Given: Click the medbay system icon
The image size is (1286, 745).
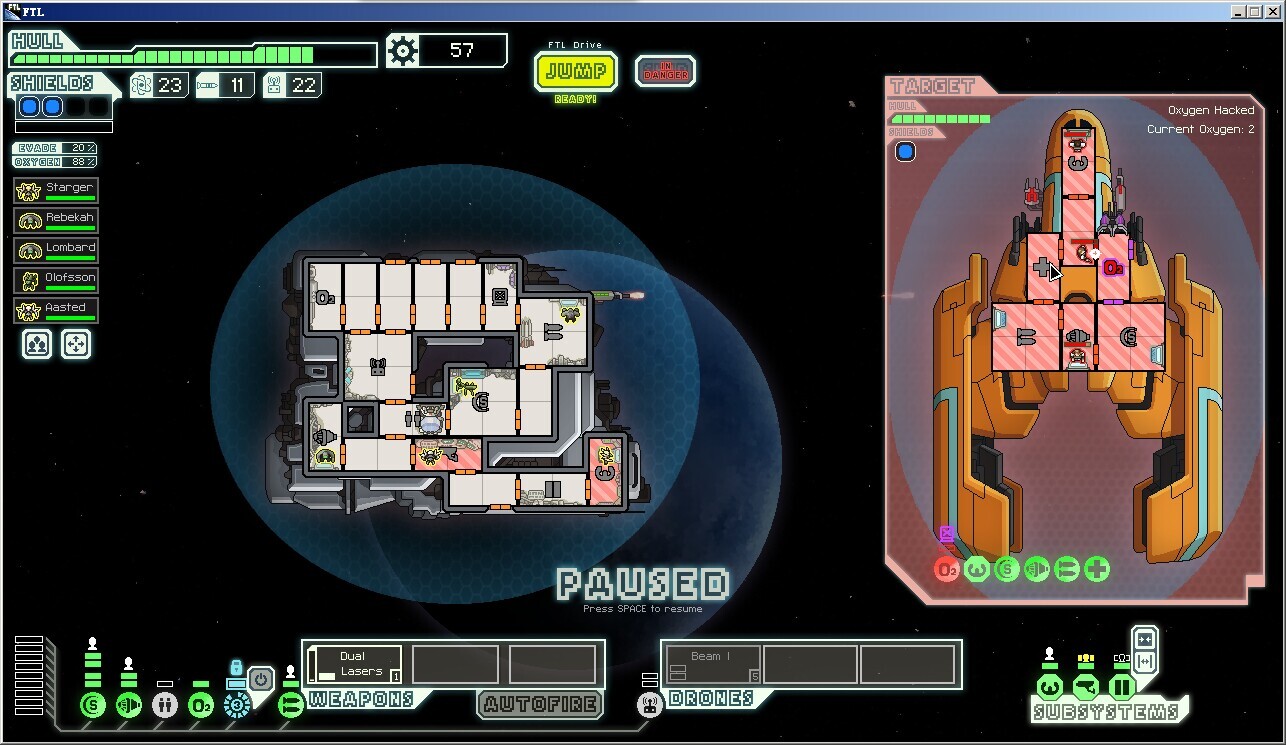Looking at the screenshot, I should pos(165,705).
